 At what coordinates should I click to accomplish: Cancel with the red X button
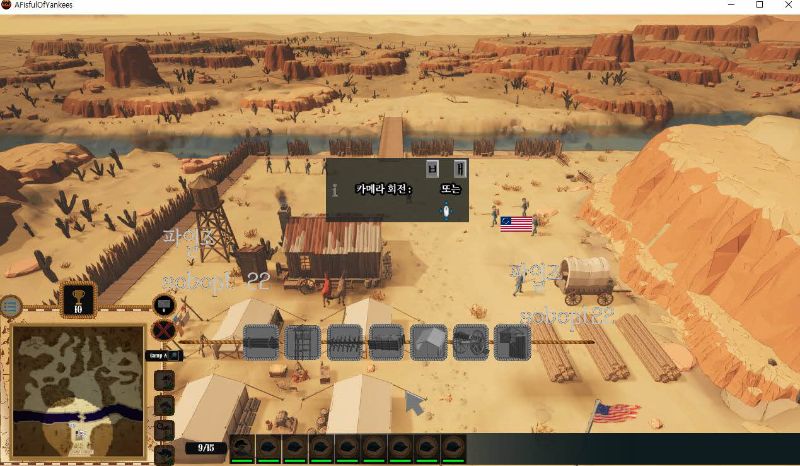[164, 330]
